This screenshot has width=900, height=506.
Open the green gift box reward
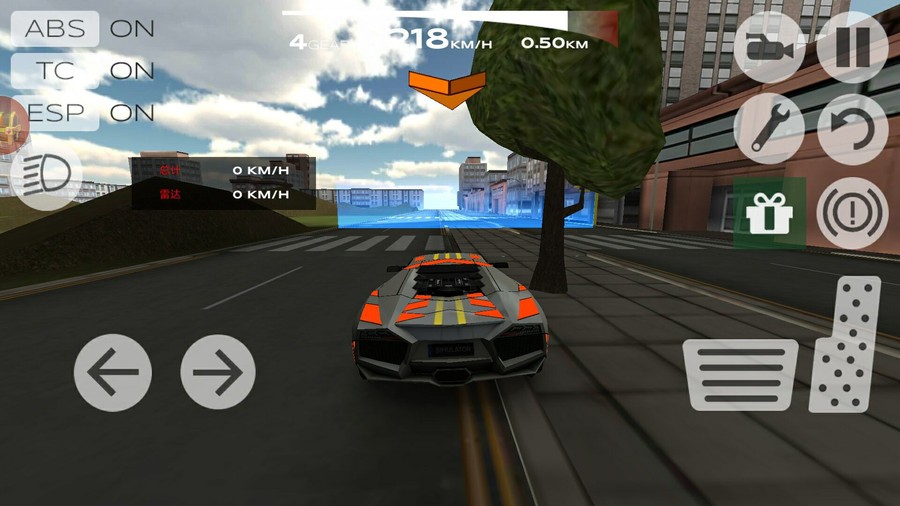click(x=769, y=212)
